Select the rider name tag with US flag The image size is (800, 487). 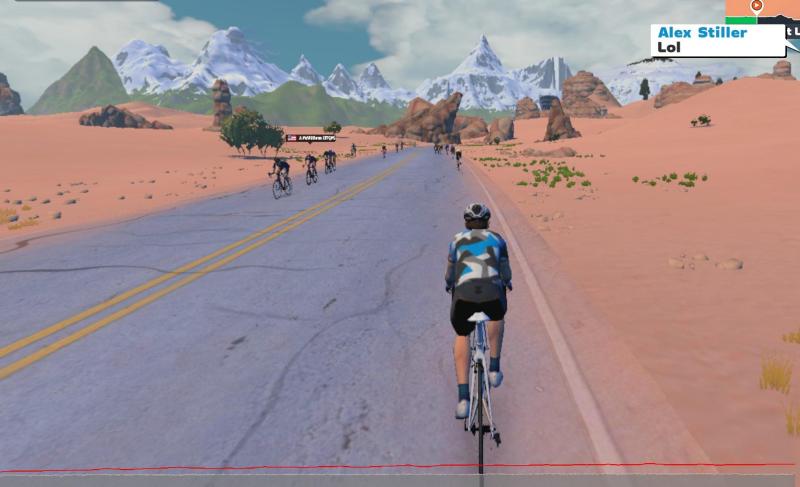(312, 138)
